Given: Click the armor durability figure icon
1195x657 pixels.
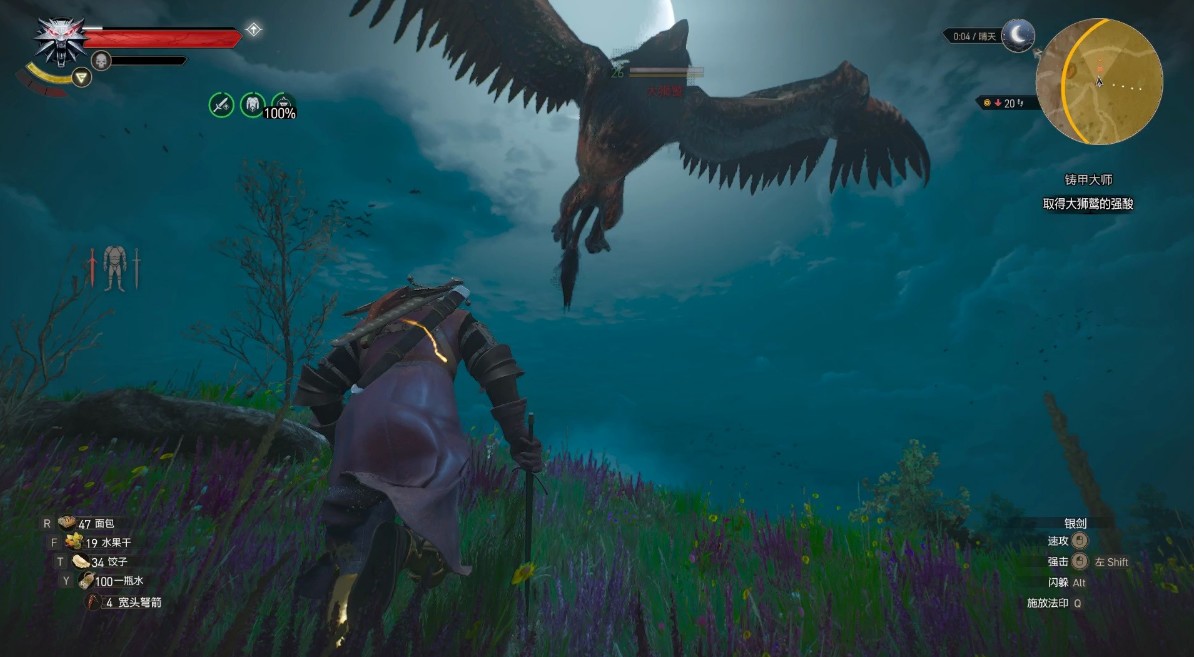Looking at the screenshot, I should coord(114,268).
